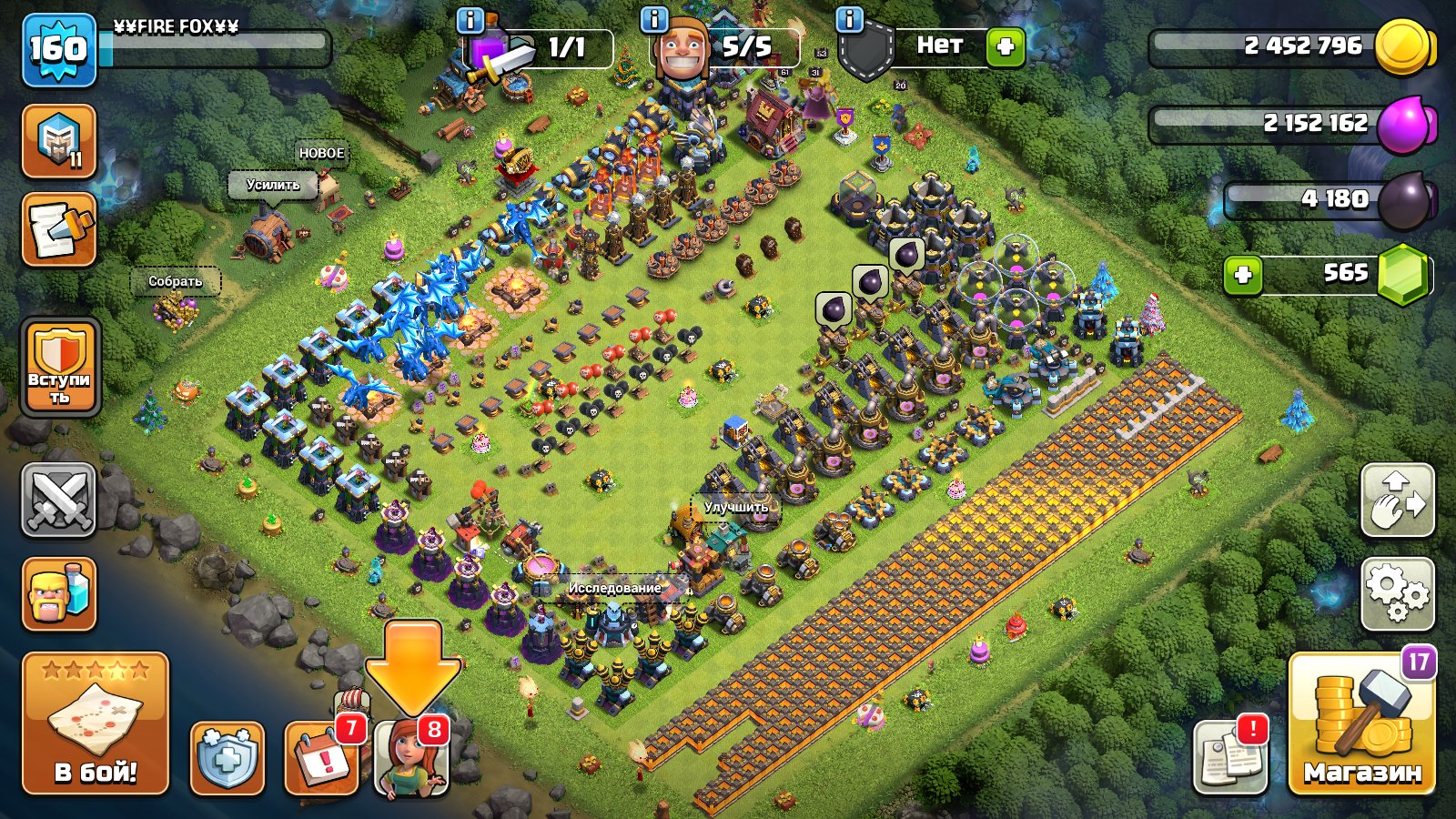Open Исследование in the laboratory

[614, 589]
